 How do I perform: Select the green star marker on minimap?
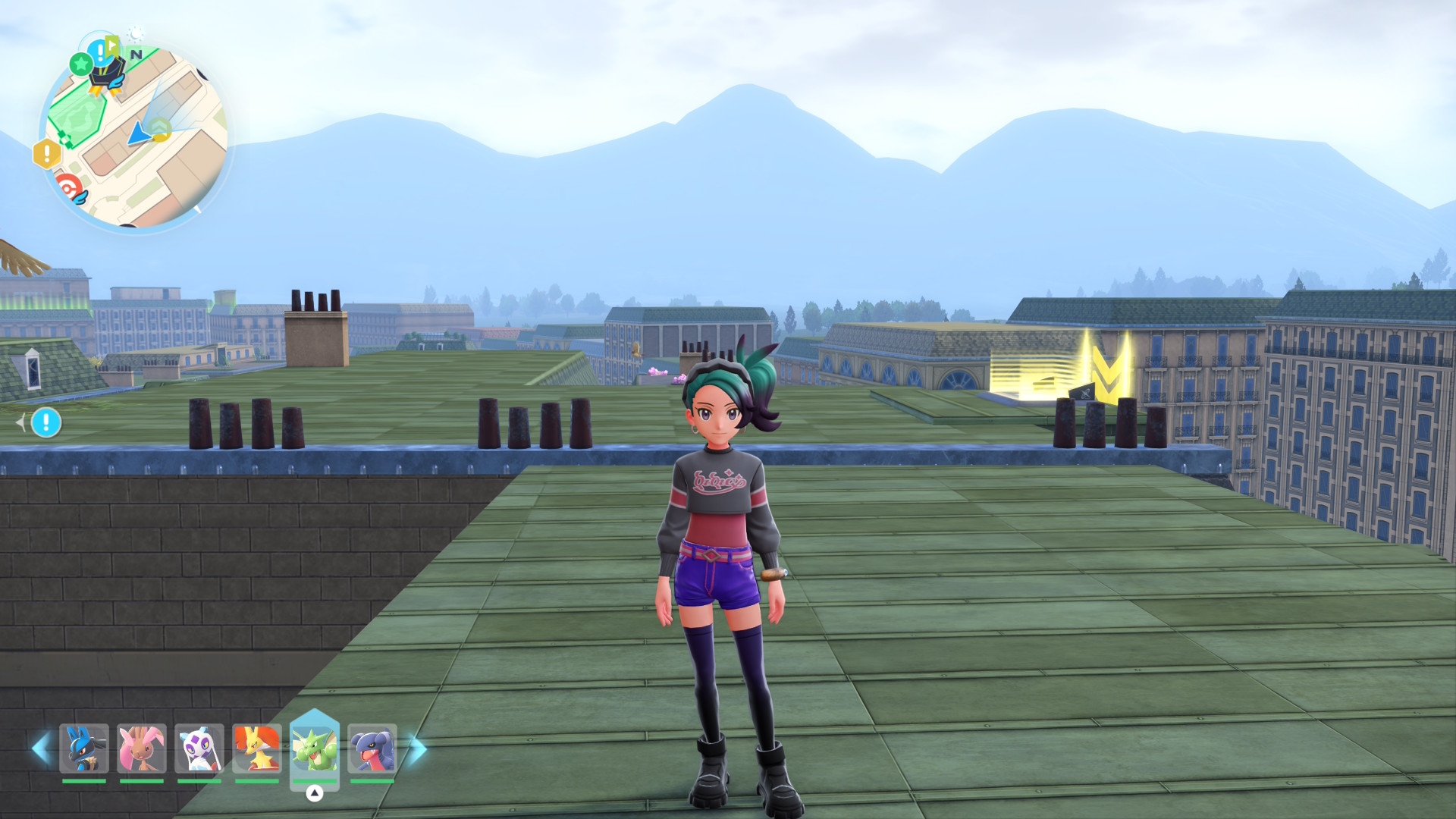click(80, 64)
